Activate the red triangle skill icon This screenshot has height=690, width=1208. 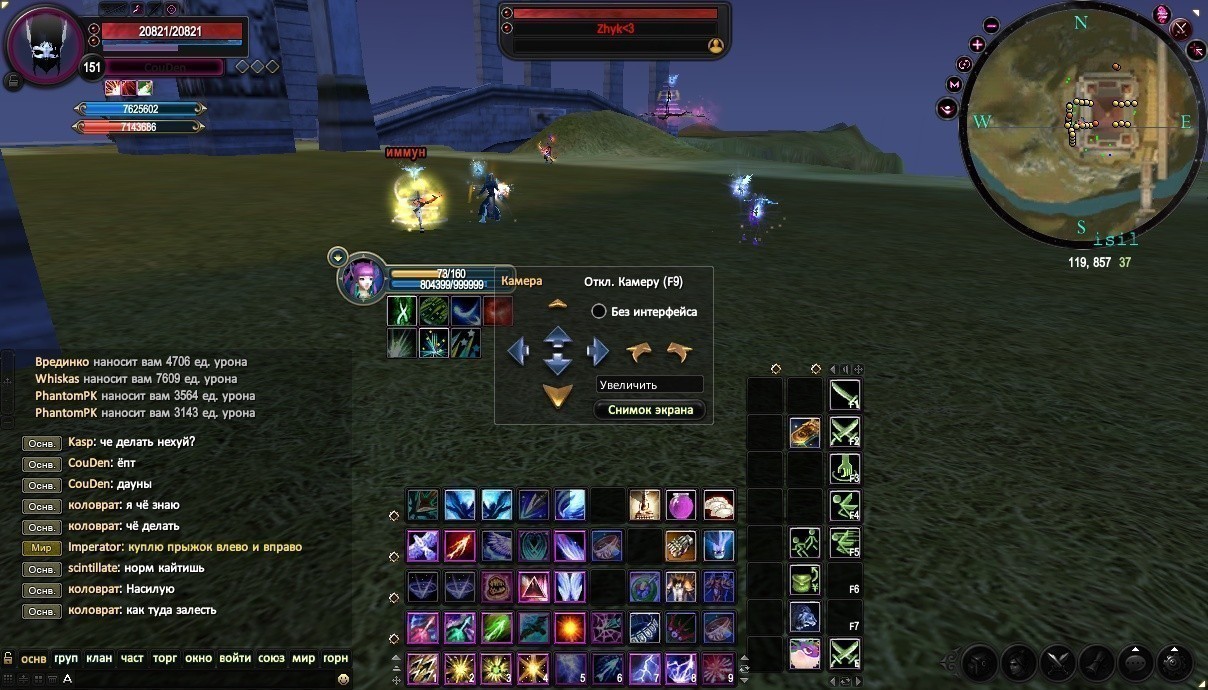tap(533, 587)
